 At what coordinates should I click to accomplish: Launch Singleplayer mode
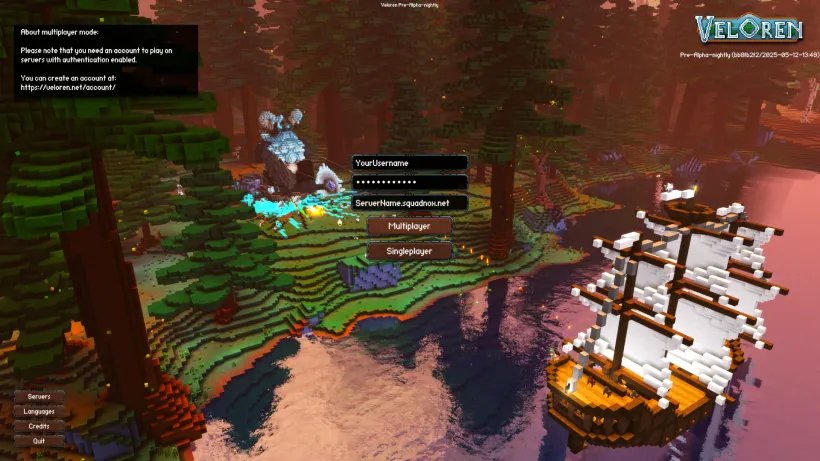(x=409, y=251)
